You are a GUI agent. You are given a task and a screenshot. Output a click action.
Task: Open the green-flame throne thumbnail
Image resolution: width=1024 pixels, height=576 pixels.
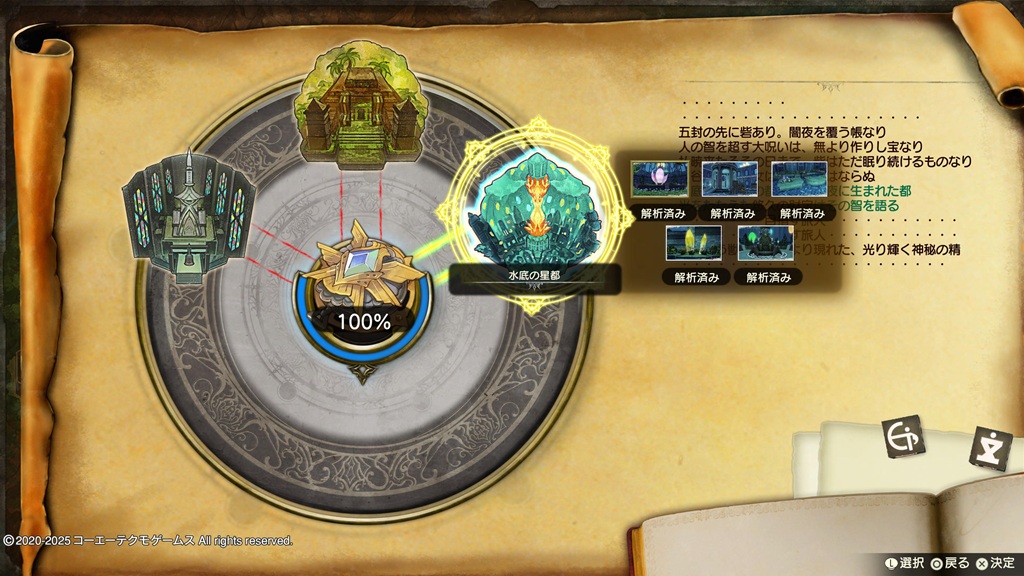[766, 243]
